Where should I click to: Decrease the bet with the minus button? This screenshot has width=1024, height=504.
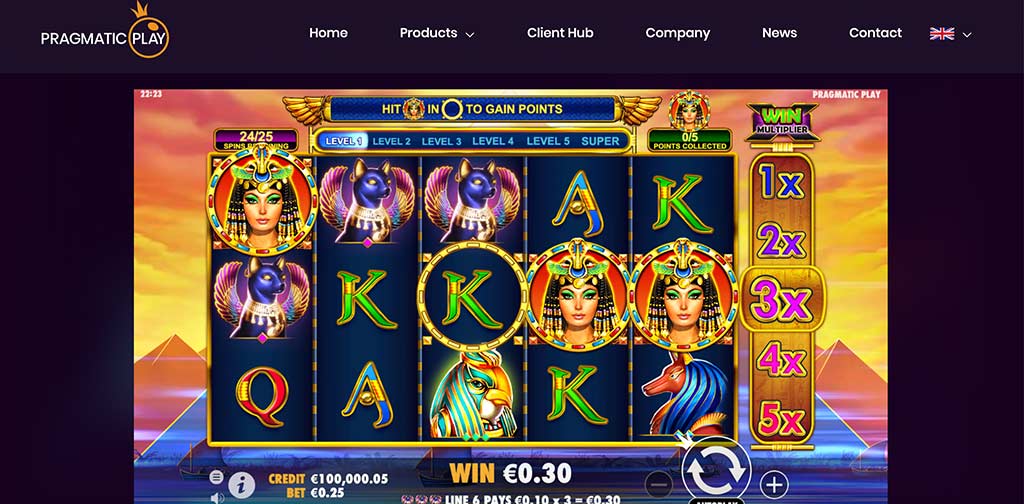pos(658,485)
